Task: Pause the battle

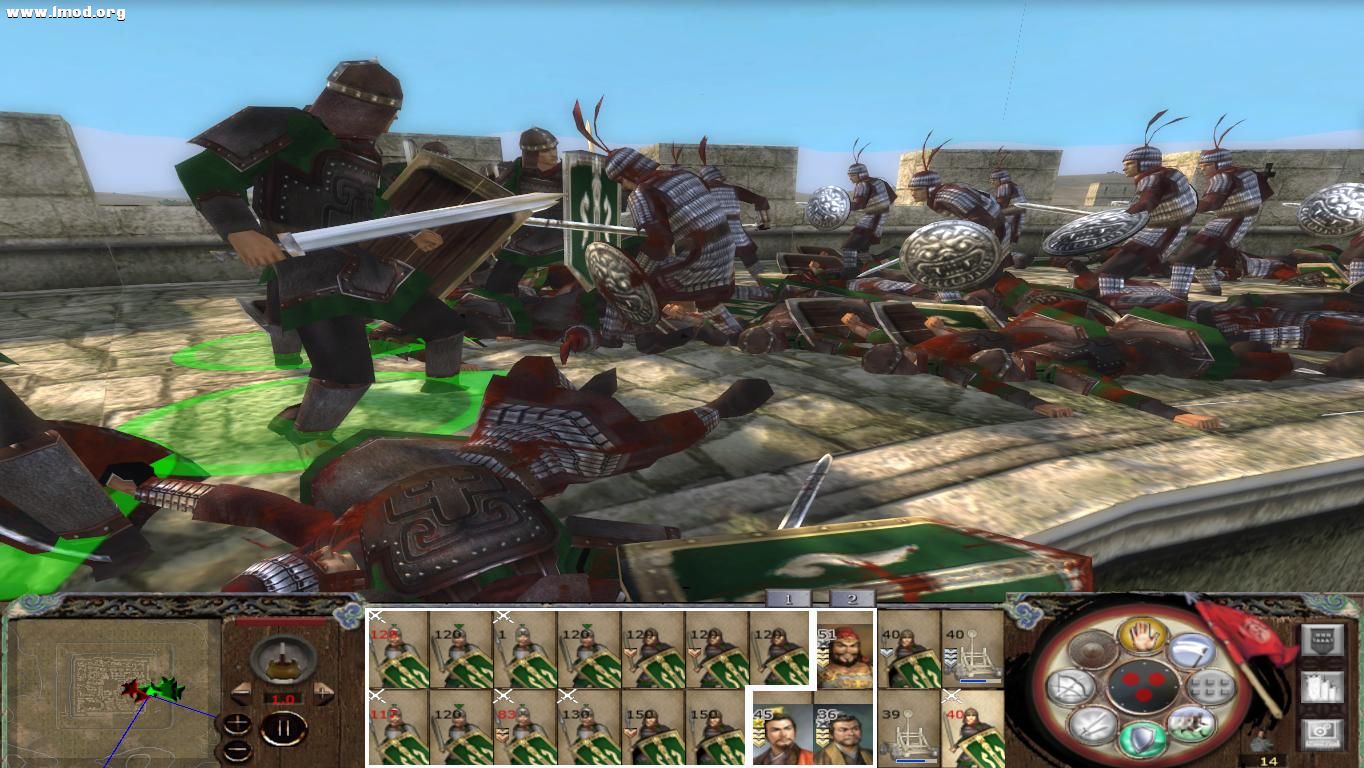Action: (x=285, y=728)
